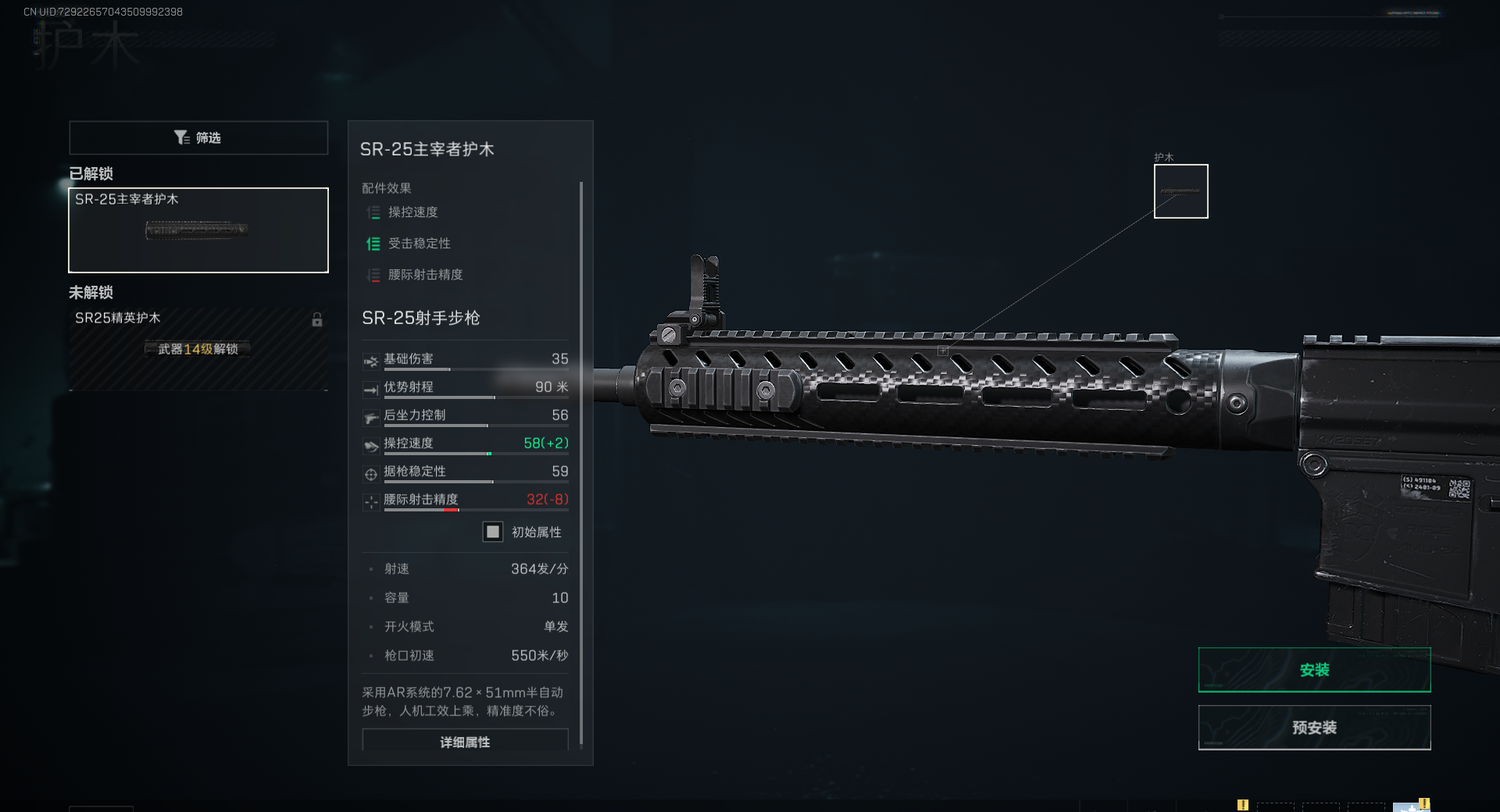Toggle the 初始属性 checkbox
1500x812 pixels.
pyautogui.click(x=492, y=532)
